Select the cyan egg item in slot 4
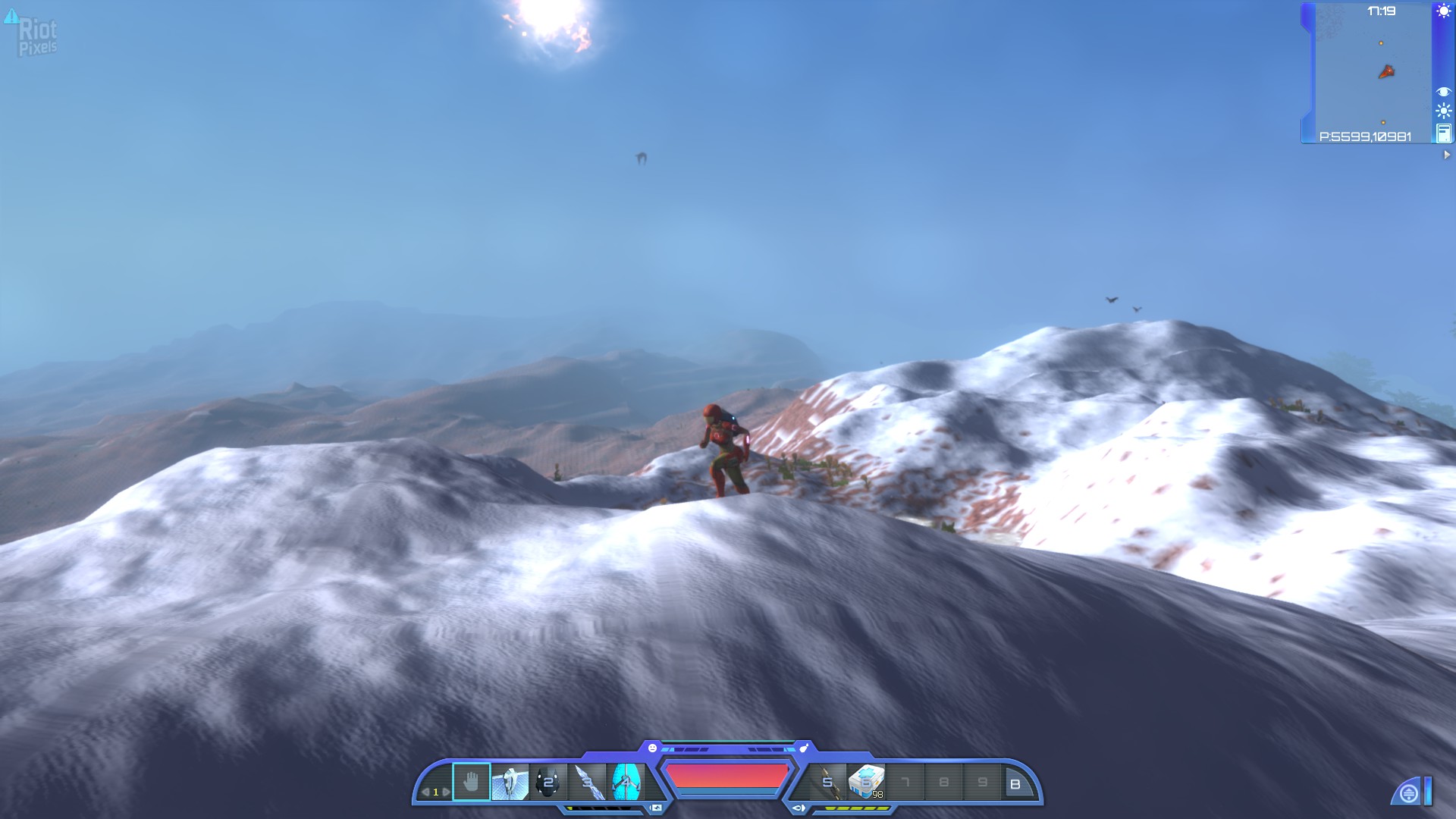Screen dimensions: 1456x819 (626, 782)
